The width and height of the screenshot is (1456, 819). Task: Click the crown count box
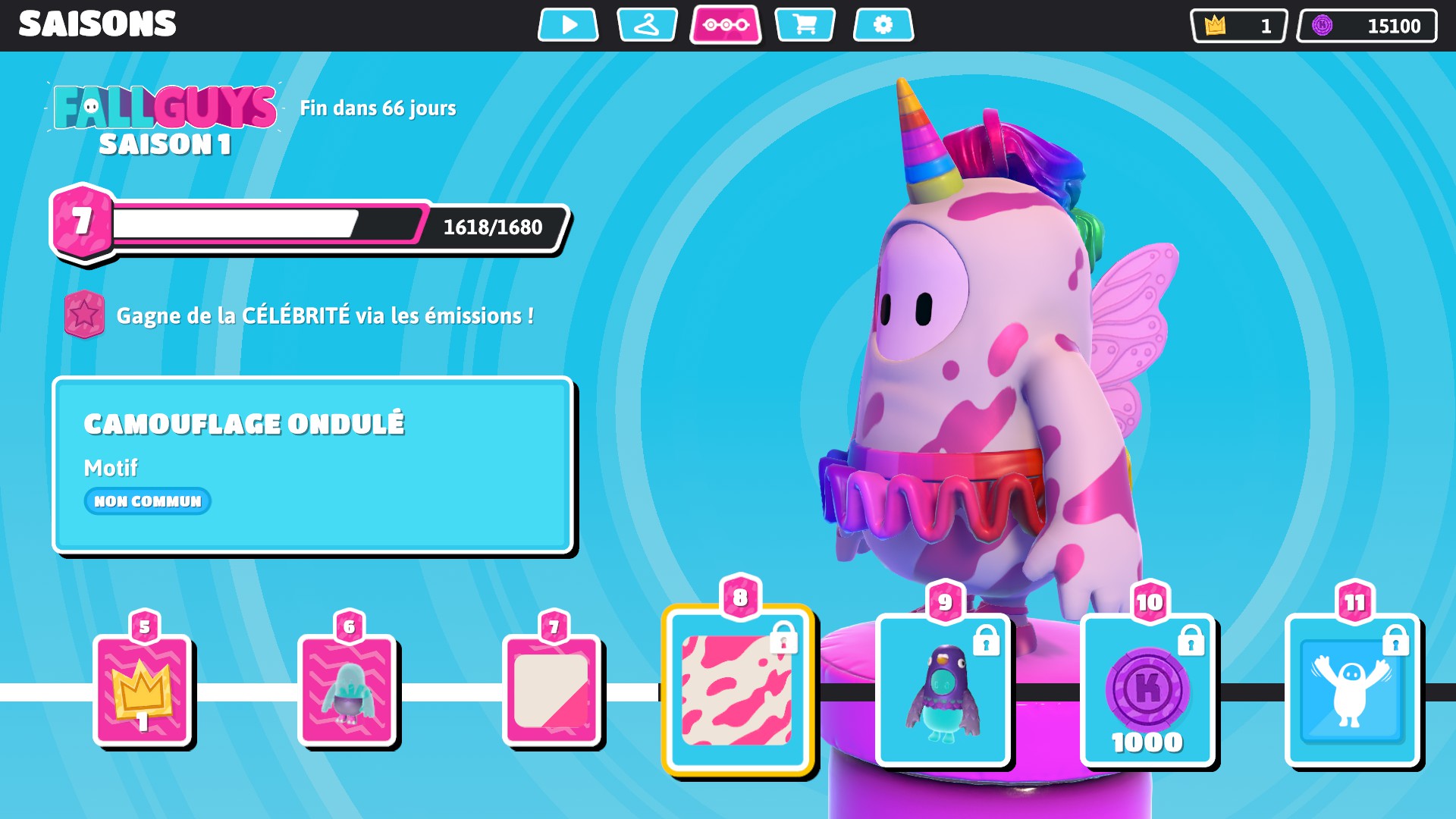[1239, 26]
